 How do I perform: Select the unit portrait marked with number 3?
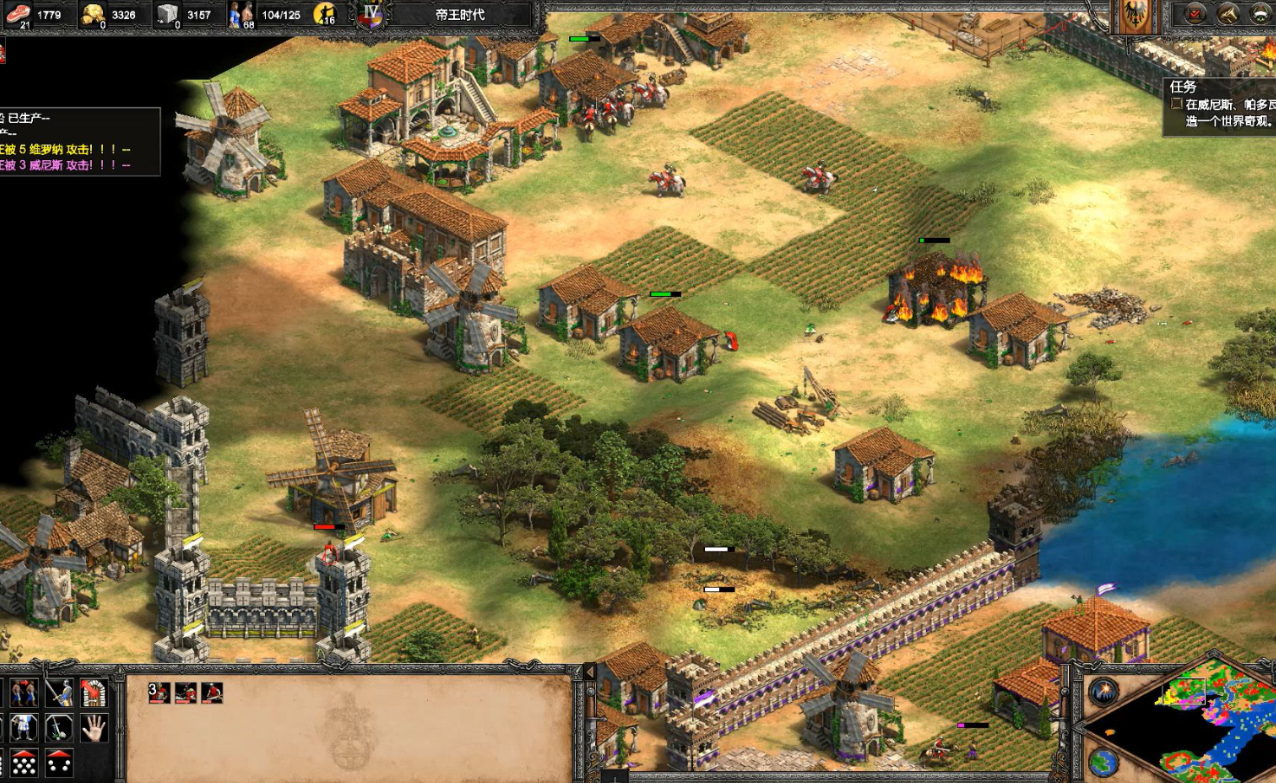coord(159,692)
